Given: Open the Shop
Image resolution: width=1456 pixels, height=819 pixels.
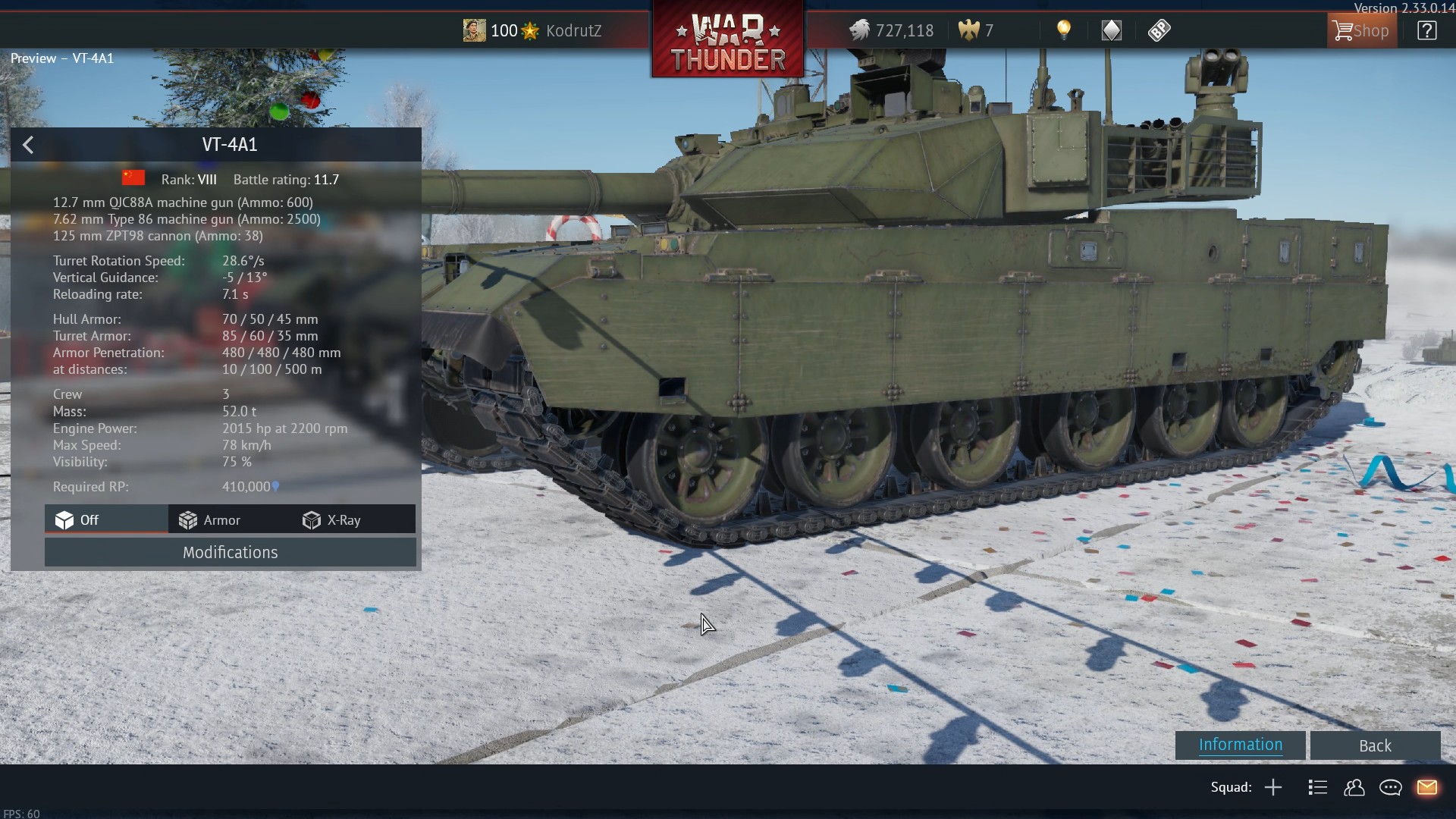Looking at the screenshot, I should pyautogui.click(x=1362, y=30).
